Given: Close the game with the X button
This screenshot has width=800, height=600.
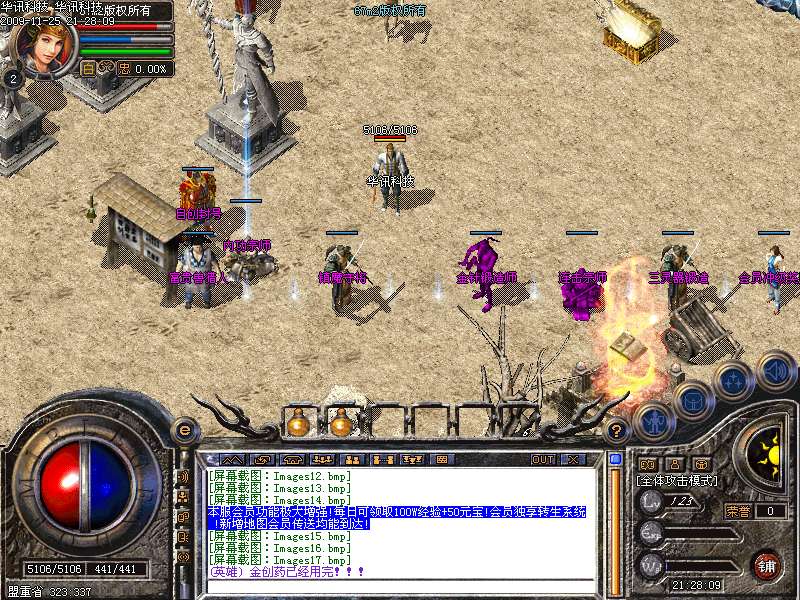Looking at the screenshot, I should (x=573, y=460).
